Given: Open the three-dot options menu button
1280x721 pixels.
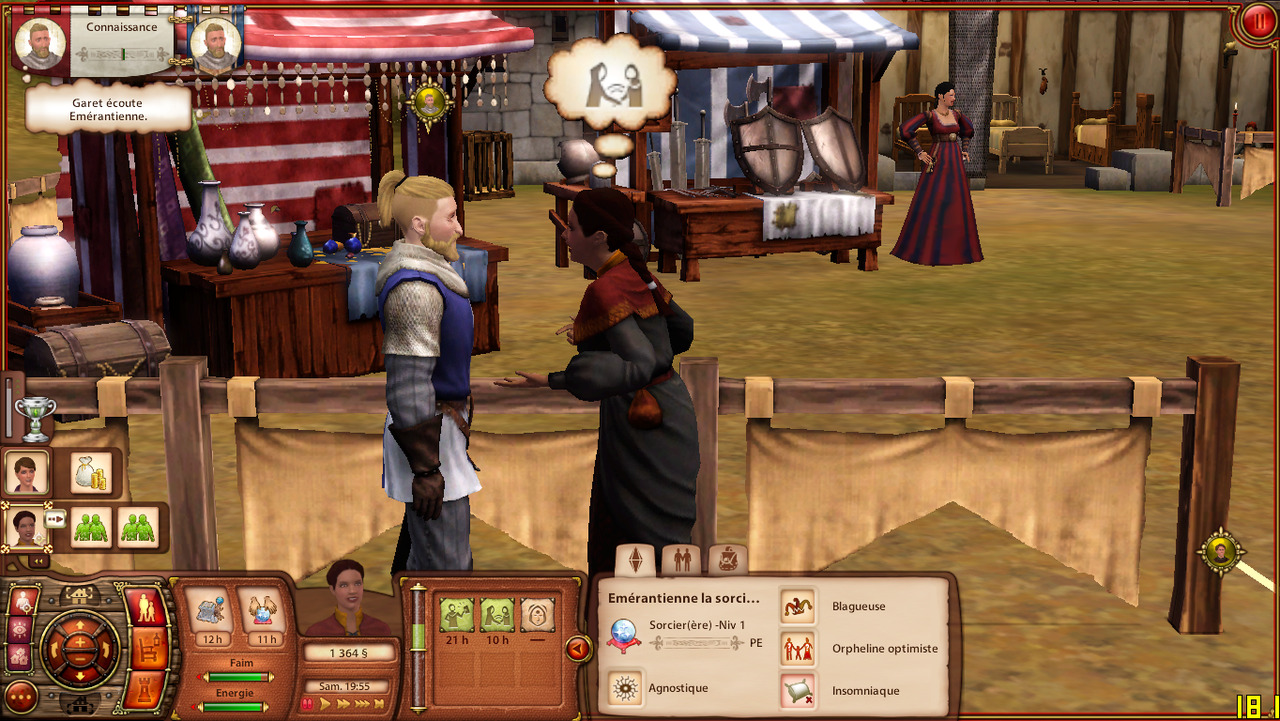Looking at the screenshot, I should 21,697.
